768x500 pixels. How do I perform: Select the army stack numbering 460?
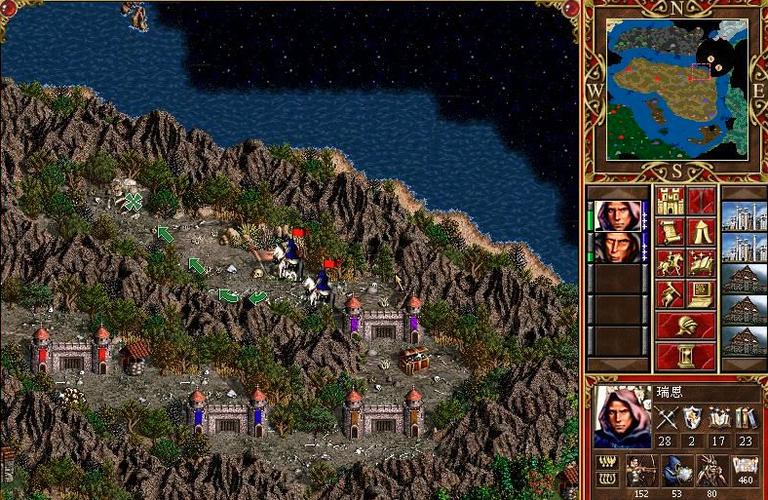[743, 470]
